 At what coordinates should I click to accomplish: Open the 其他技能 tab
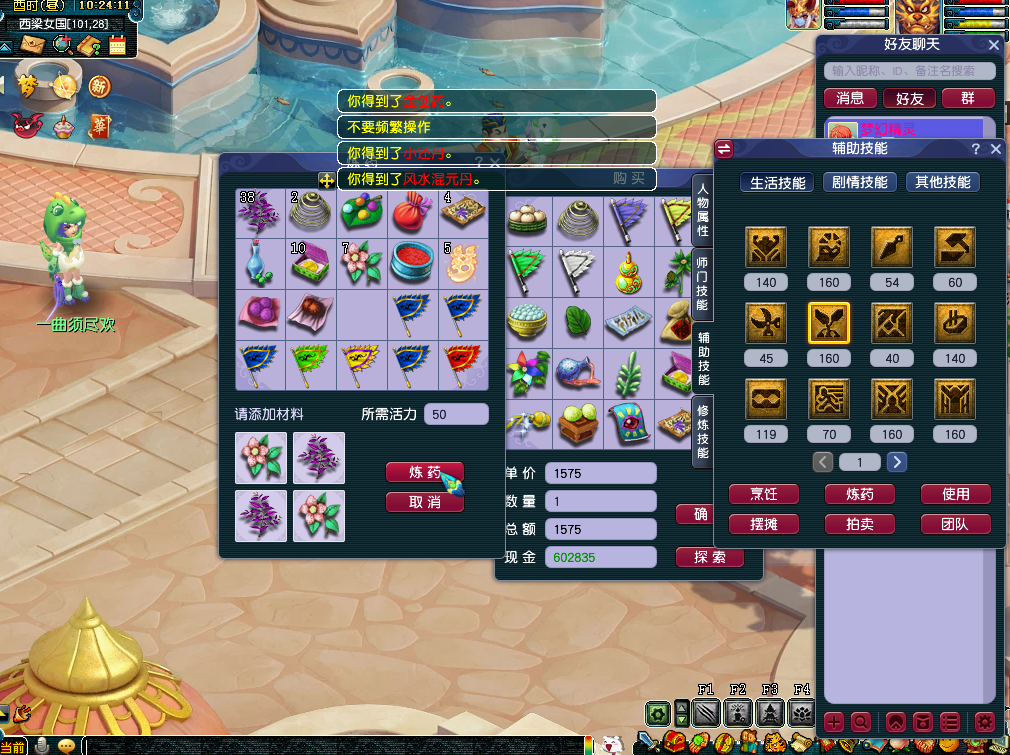coord(942,183)
